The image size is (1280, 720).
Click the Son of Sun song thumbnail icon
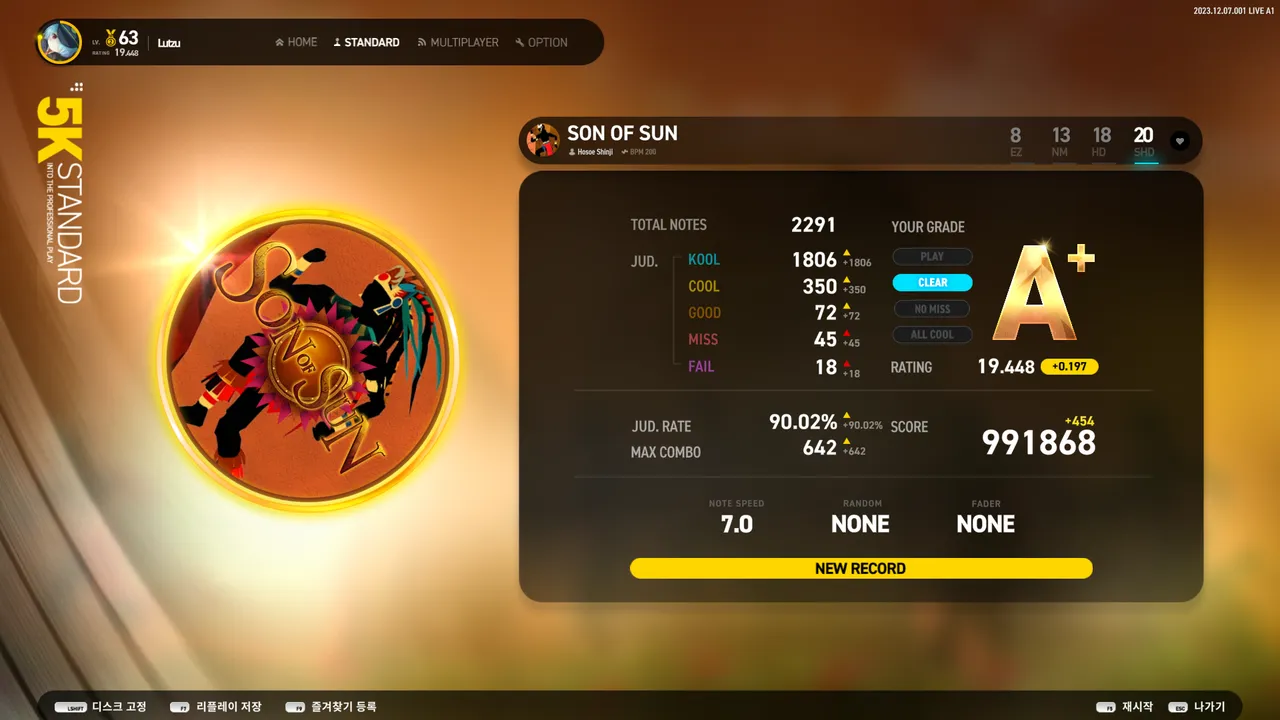543,141
